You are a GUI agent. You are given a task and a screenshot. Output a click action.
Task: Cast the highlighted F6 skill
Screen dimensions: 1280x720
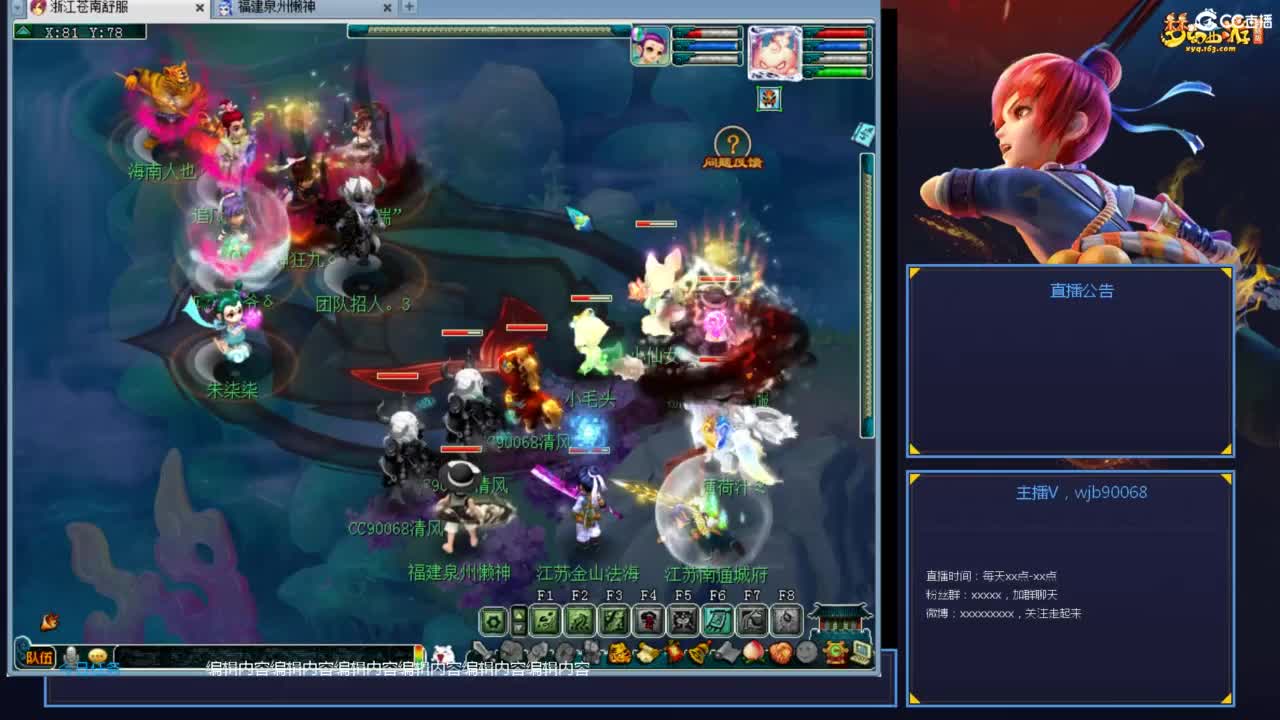point(718,621)
